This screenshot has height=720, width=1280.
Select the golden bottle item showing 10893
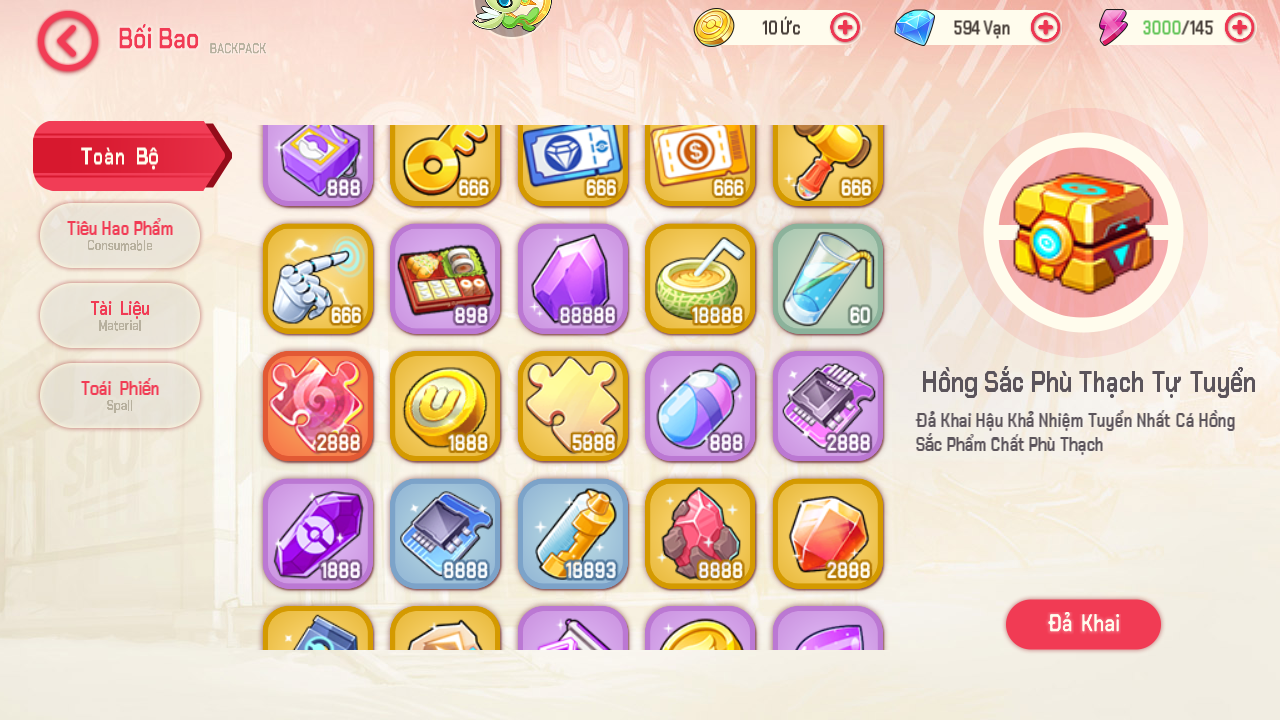pyautogui.click(x=572, y=534)
